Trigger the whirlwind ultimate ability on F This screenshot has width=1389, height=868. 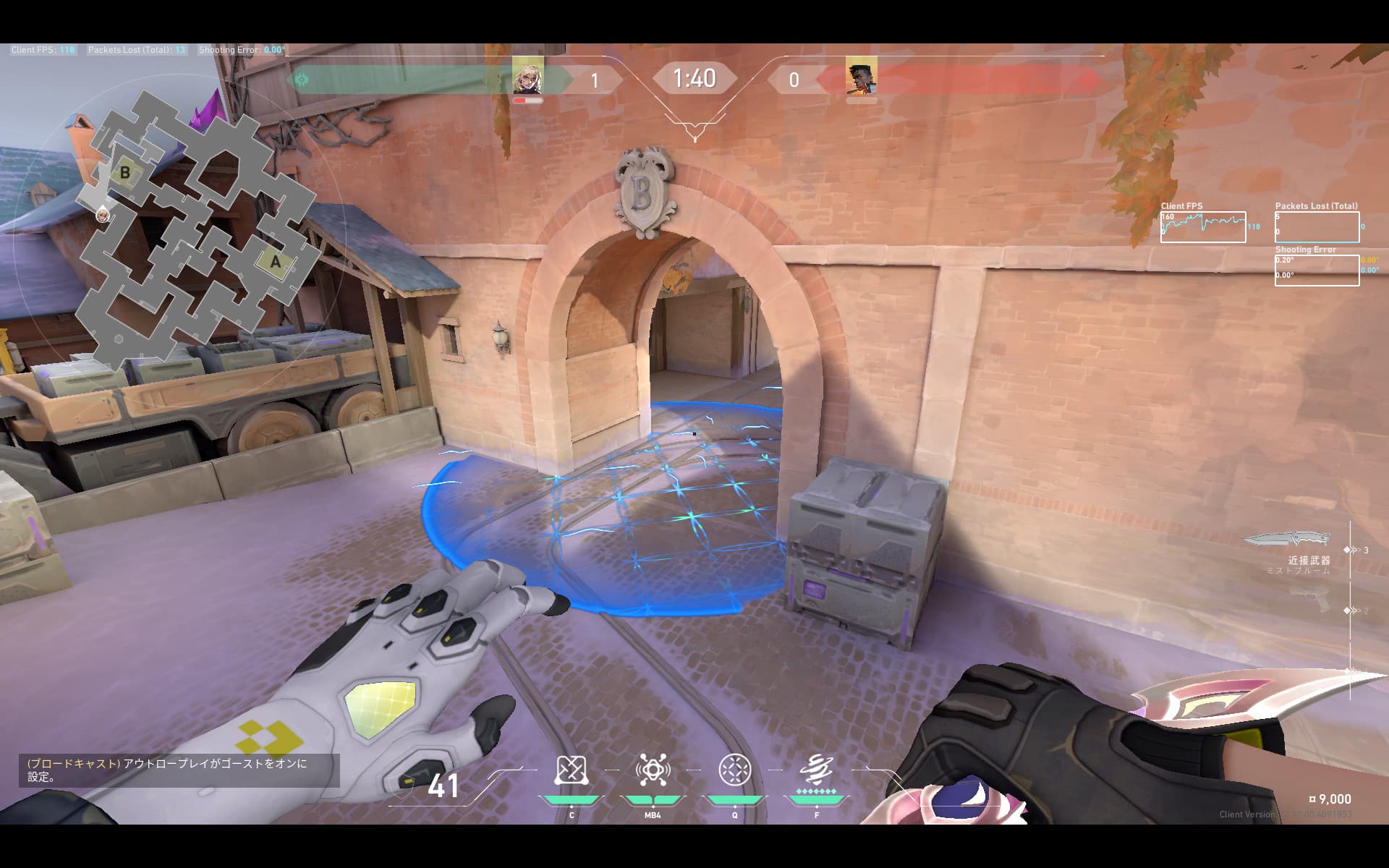pos(817,770)
